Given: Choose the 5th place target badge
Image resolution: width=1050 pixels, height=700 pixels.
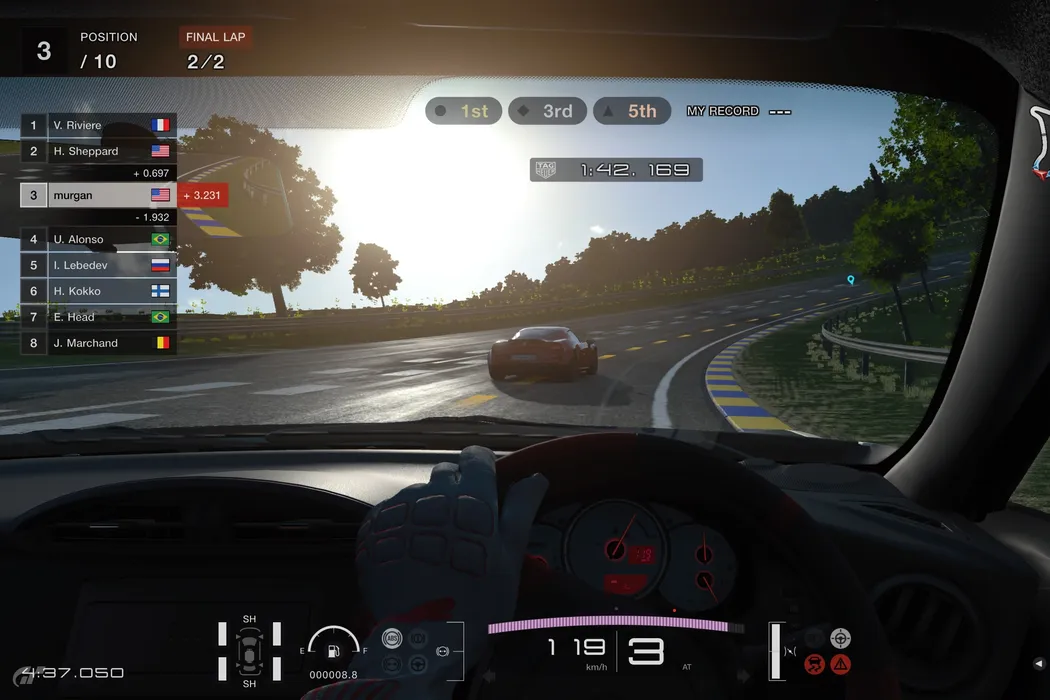Looking at the screenshot, I should click(x=631, y=111).
